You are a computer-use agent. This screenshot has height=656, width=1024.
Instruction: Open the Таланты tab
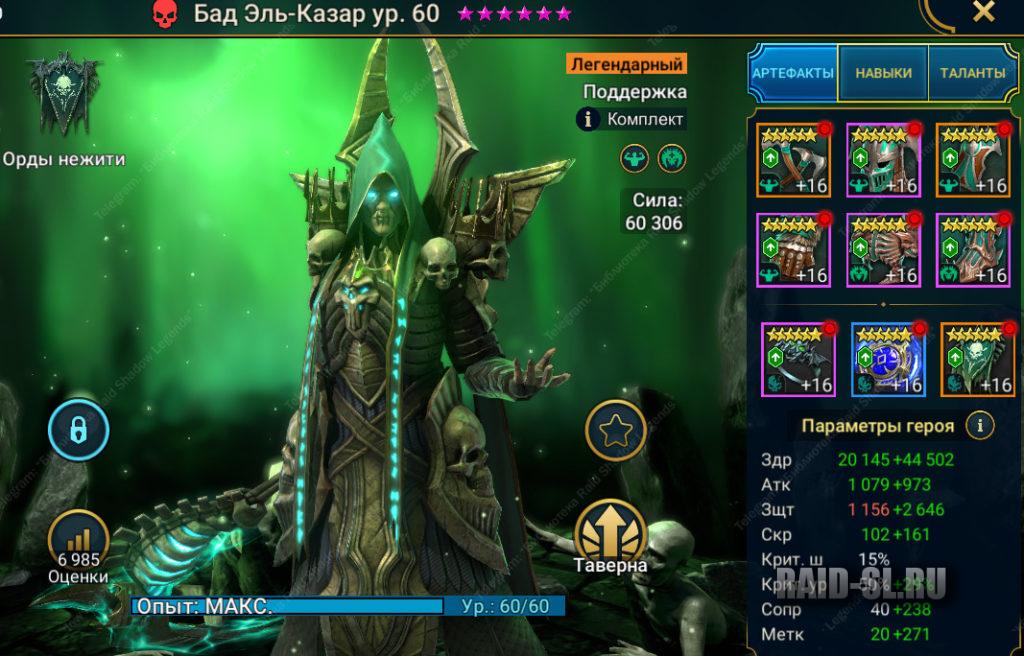coord(971,73)
